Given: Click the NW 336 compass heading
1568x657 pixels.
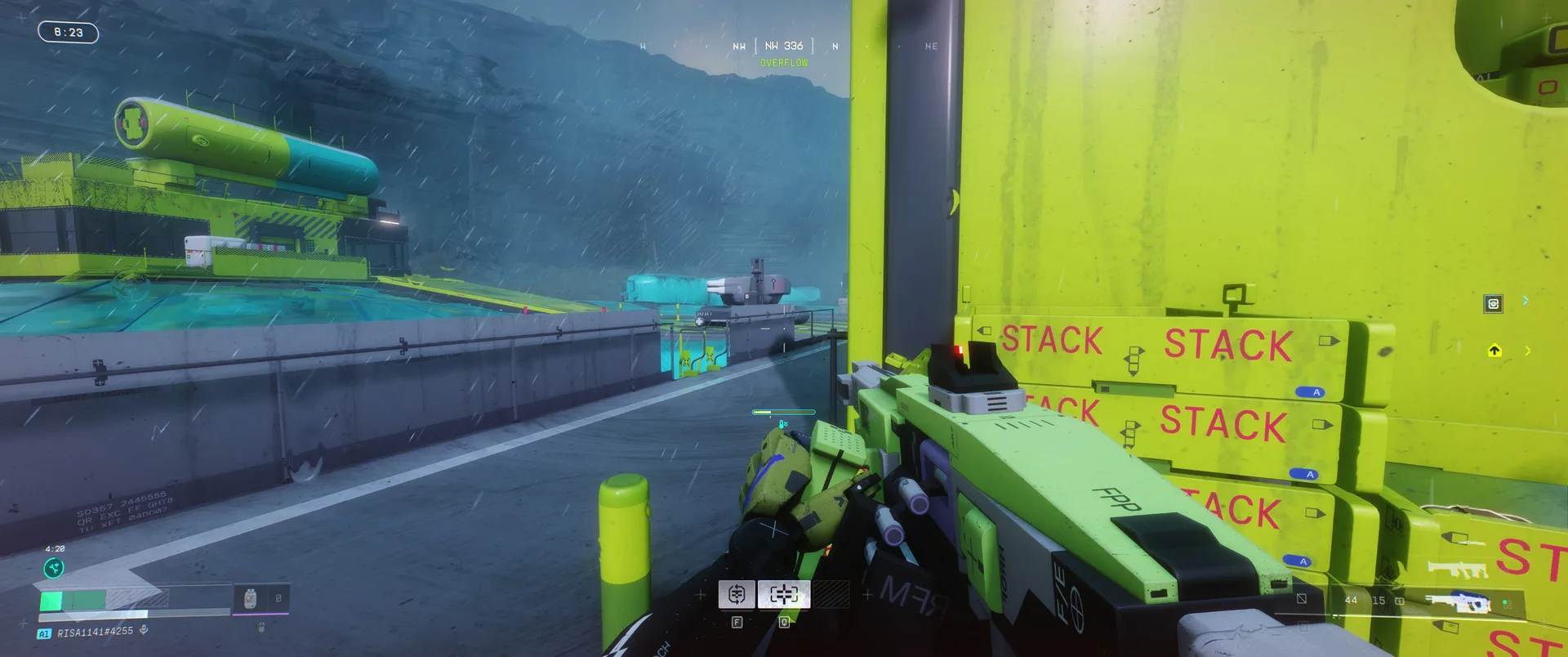Looking at the screenshot, I should pos(783,47).
